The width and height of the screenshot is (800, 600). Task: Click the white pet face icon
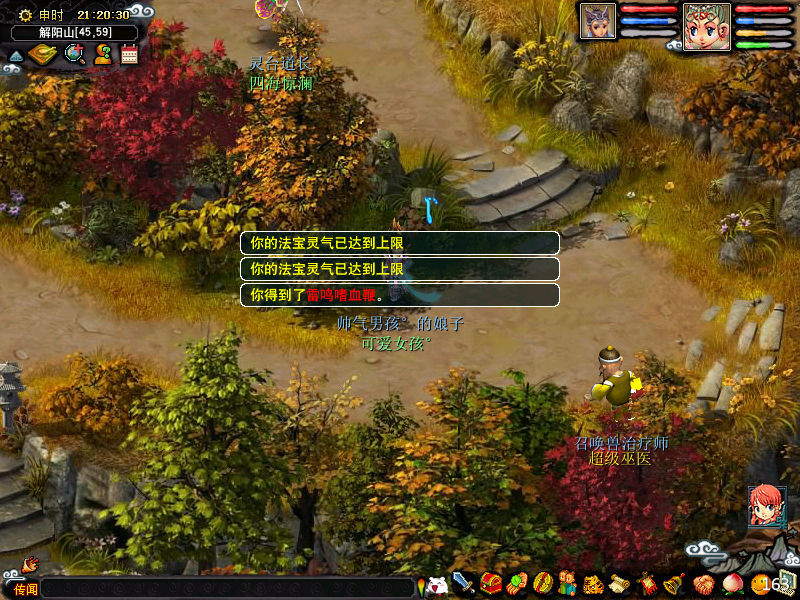[437, 585]
